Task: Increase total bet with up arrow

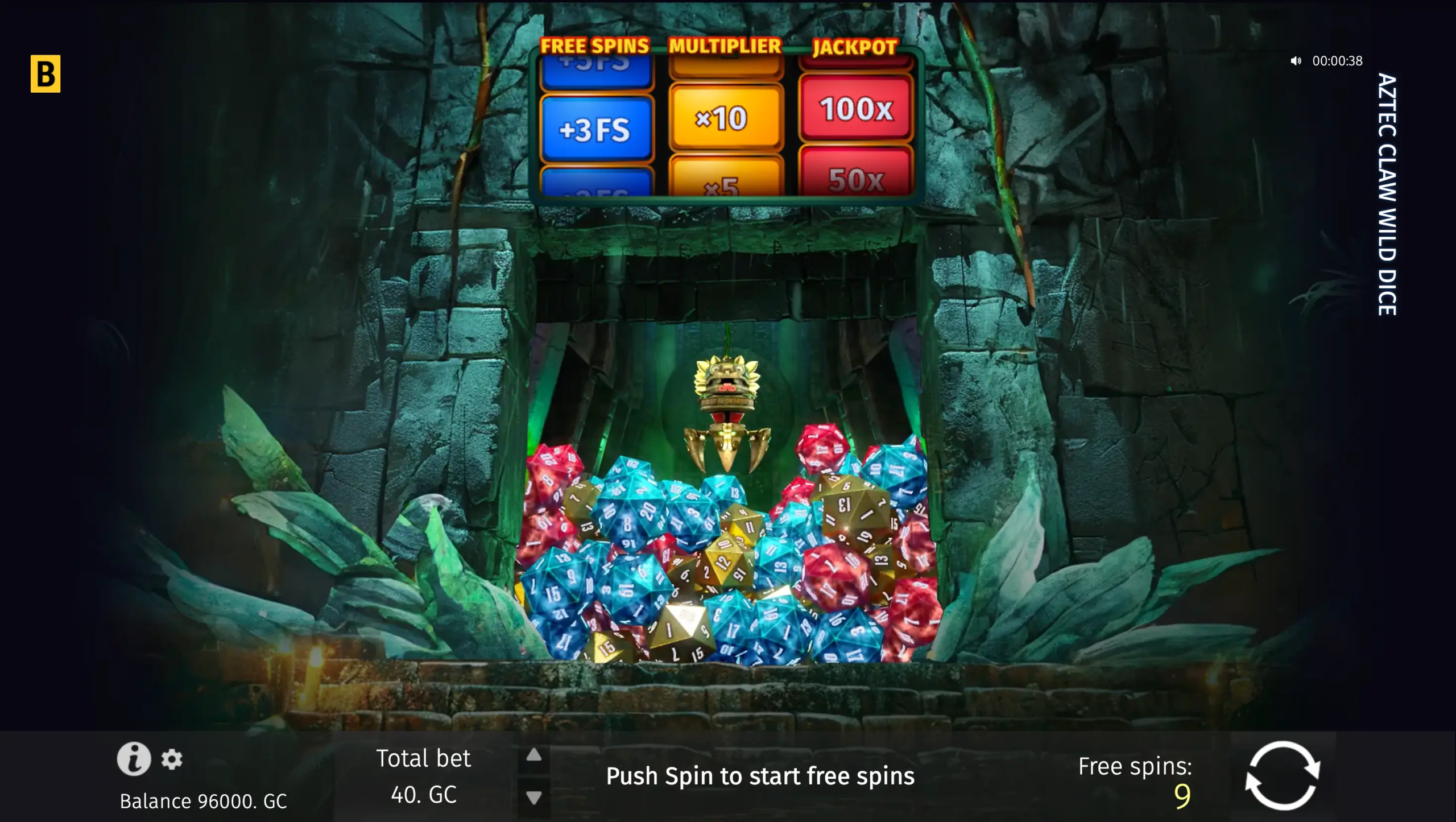Action: tap(533, 755)
